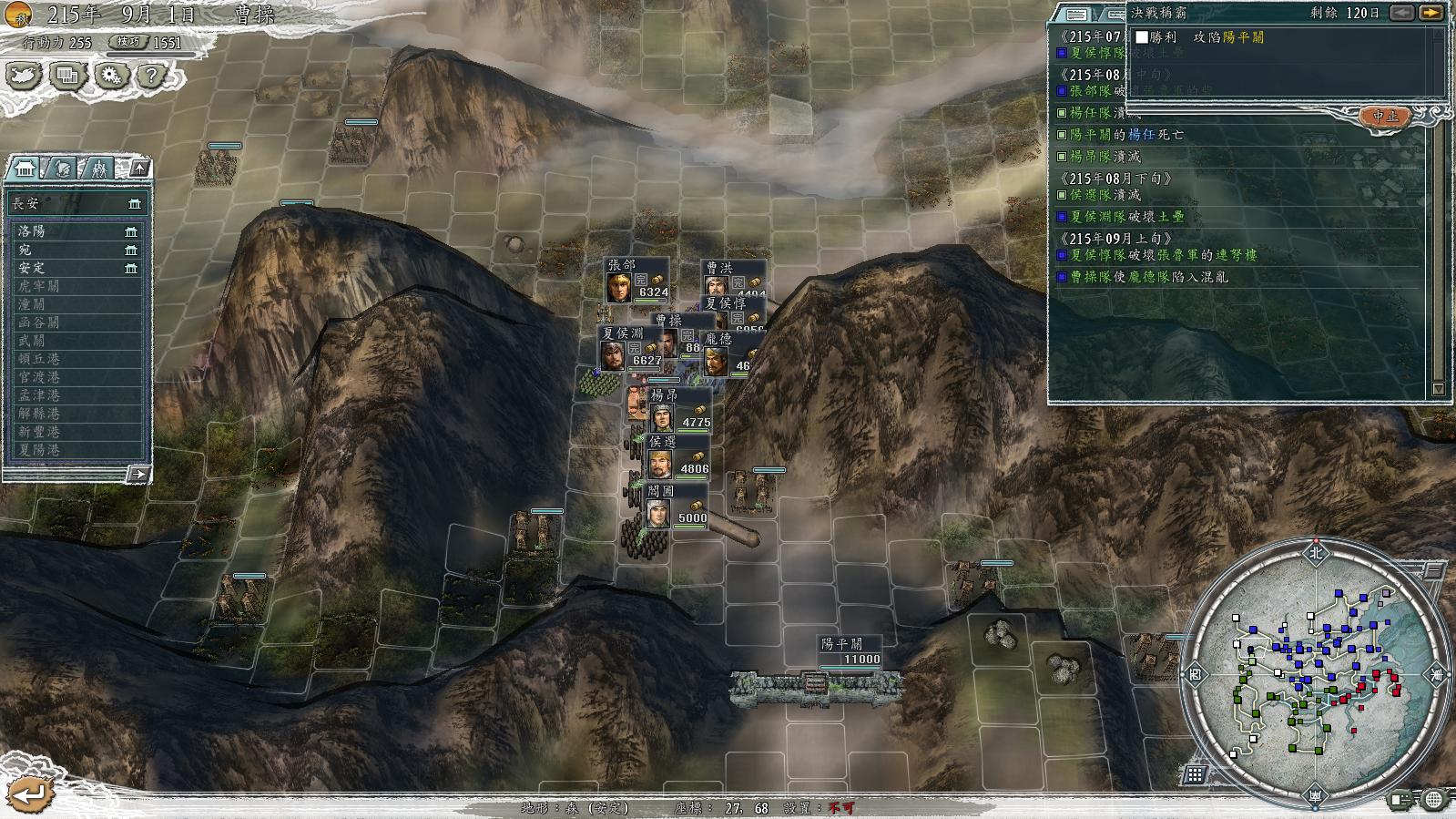
Task: Click the 北 north compass button
Action: pos(1315,552)
